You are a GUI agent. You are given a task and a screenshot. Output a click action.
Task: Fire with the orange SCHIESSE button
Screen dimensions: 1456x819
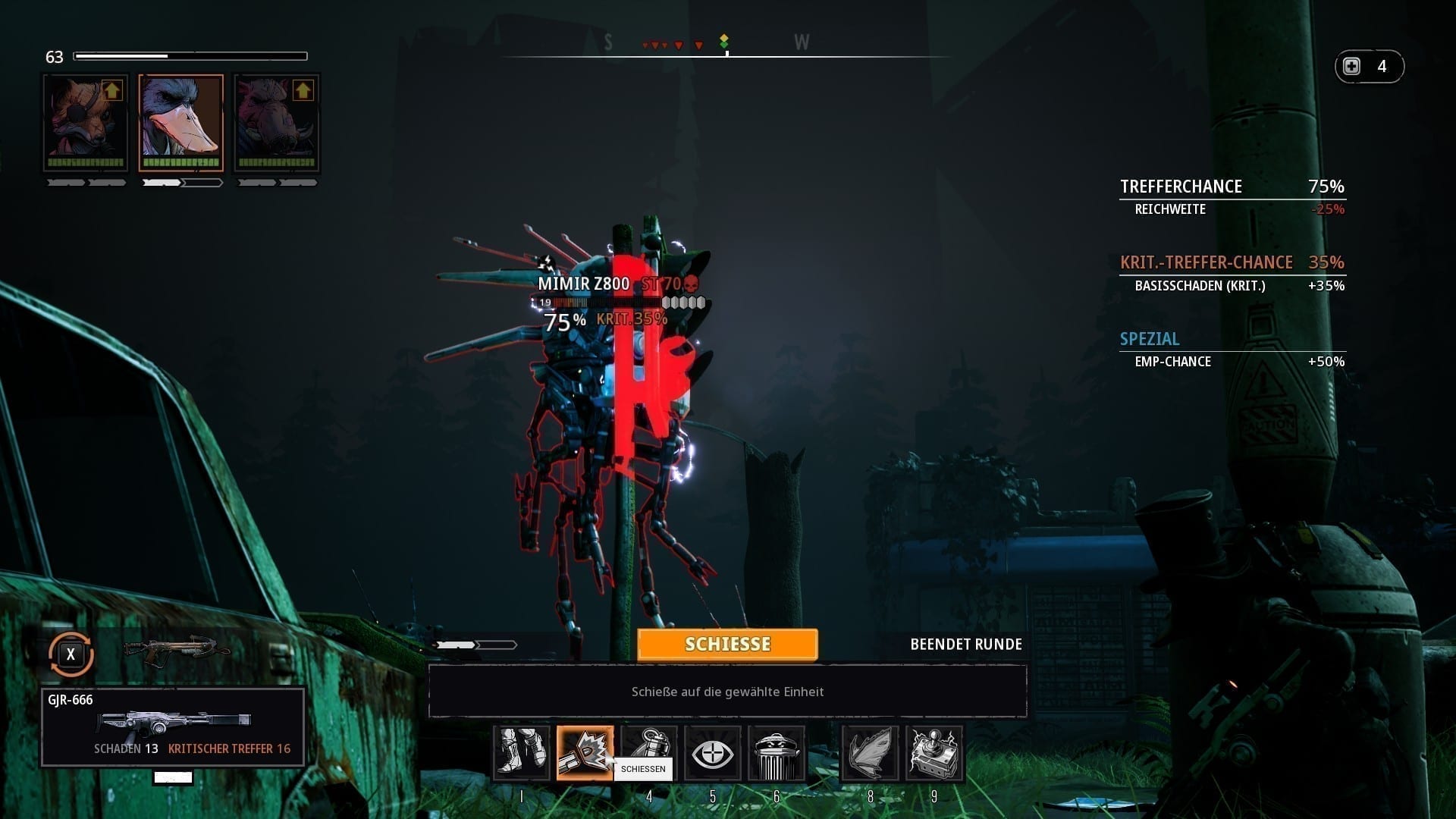(727, 645)
